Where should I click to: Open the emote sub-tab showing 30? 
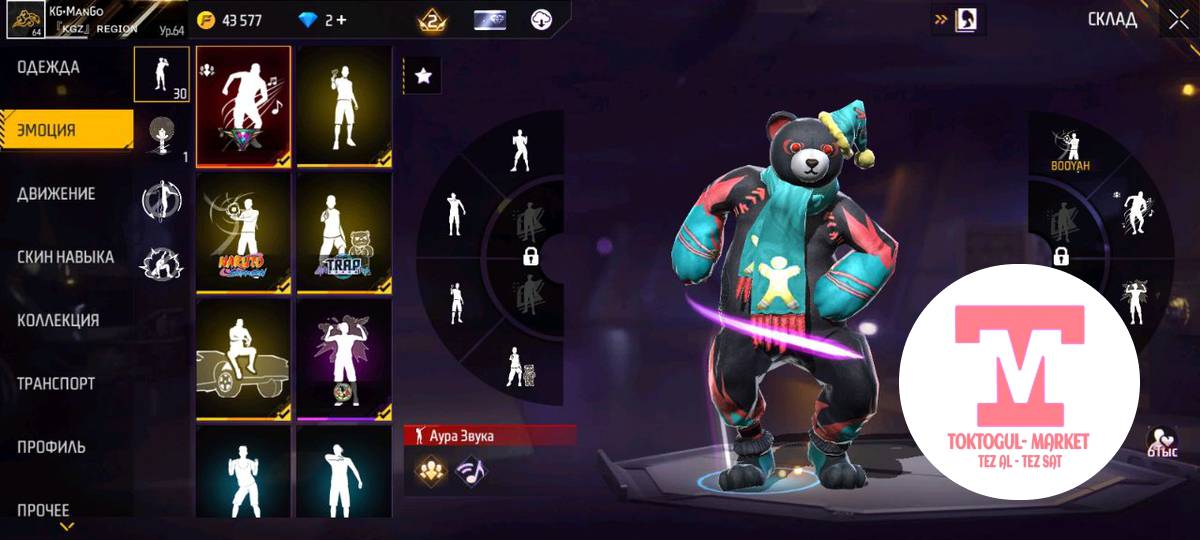(161, 74)
